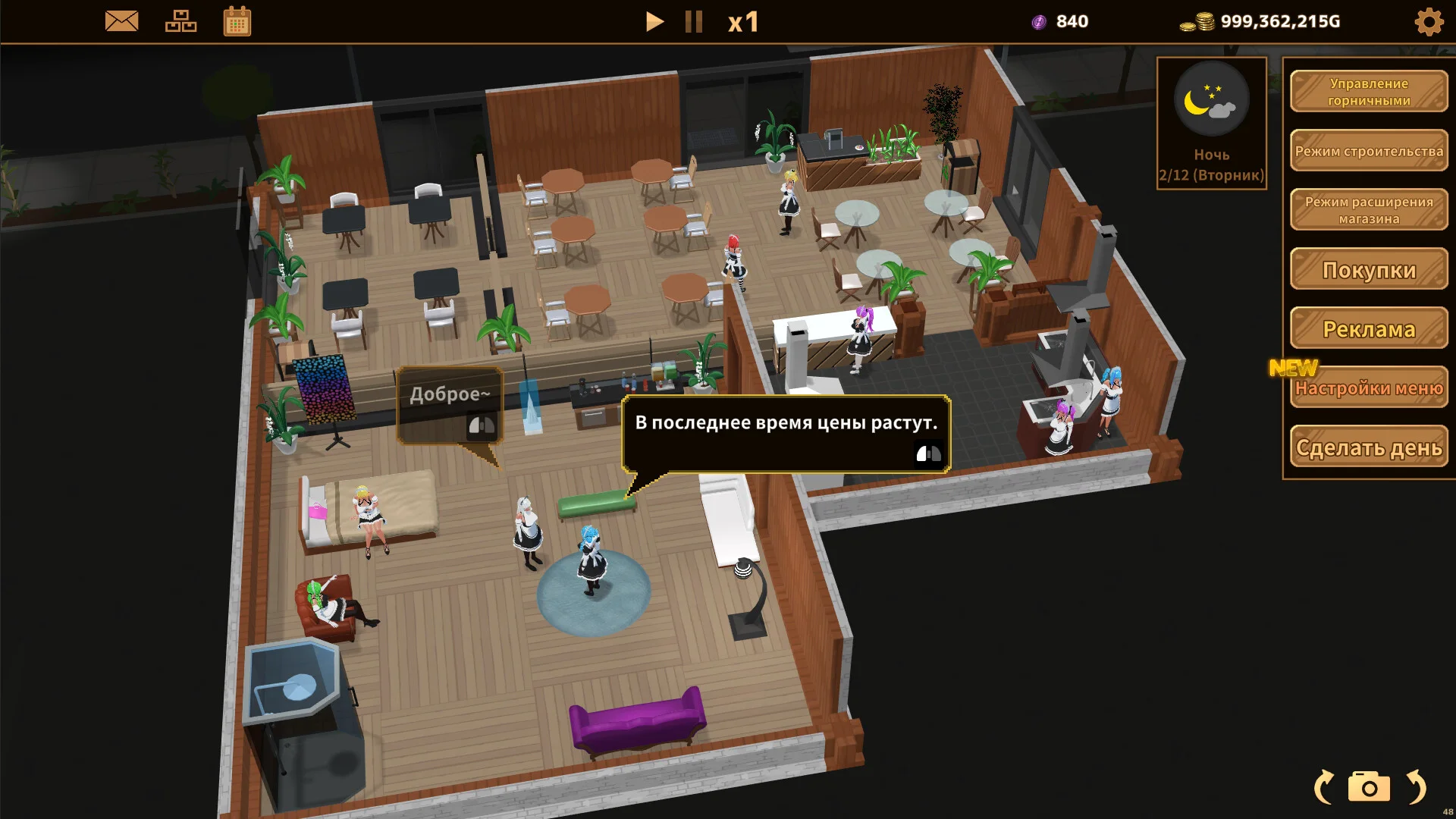Take a screenshot with camera icon
Image resolution: width=1456 pixels, height=819 pixels.
(1369, 787)
